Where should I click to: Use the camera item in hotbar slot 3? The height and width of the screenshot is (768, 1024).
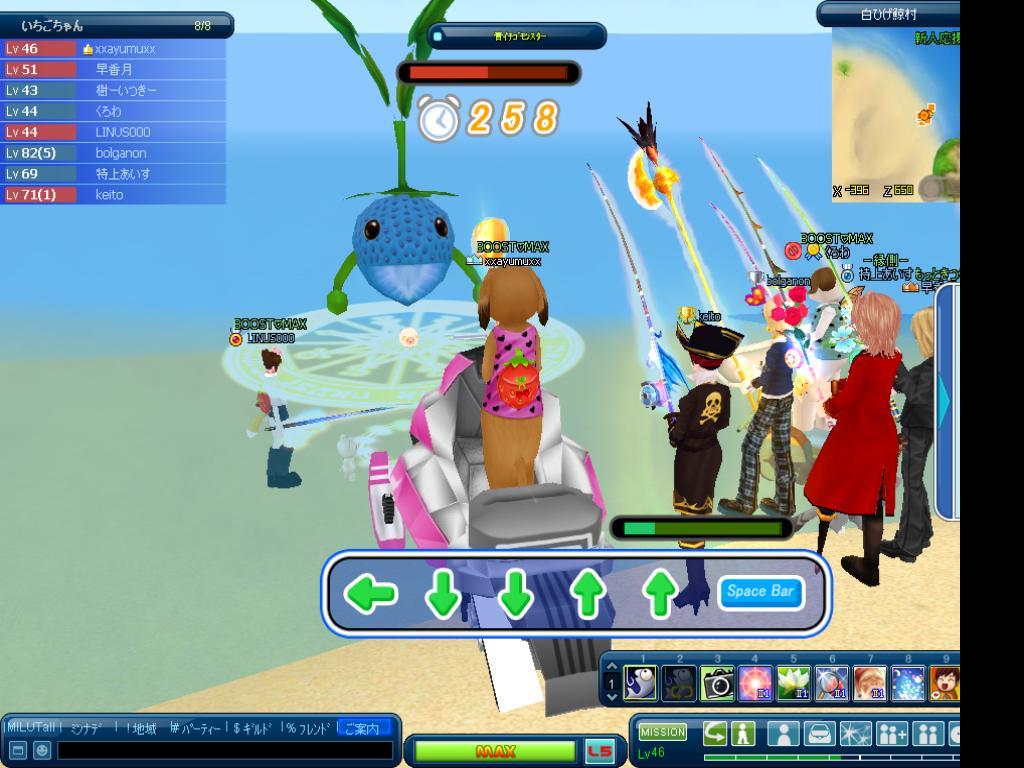(716, 683)
